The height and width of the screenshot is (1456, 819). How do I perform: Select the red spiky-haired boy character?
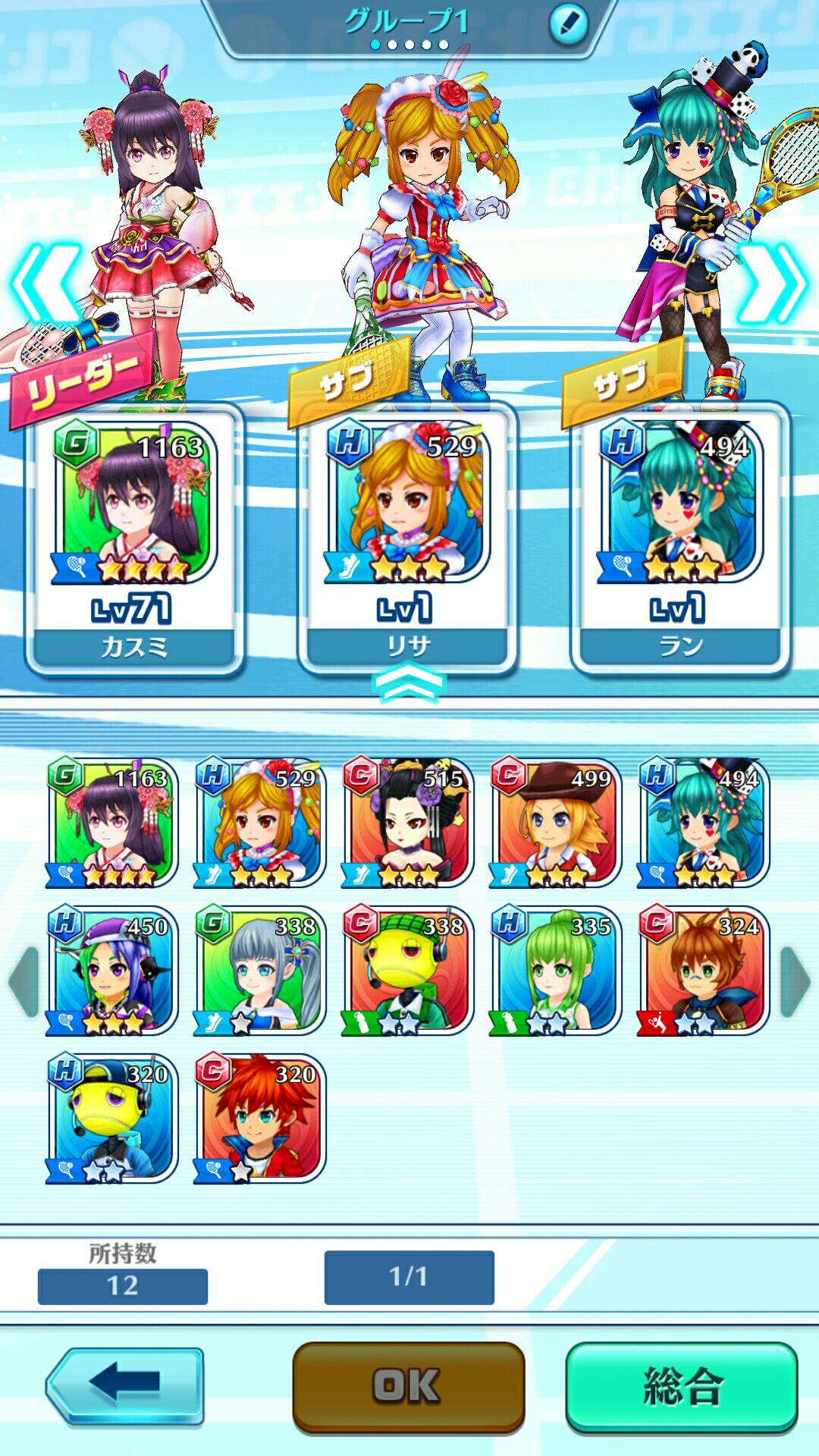point(259,1118)
